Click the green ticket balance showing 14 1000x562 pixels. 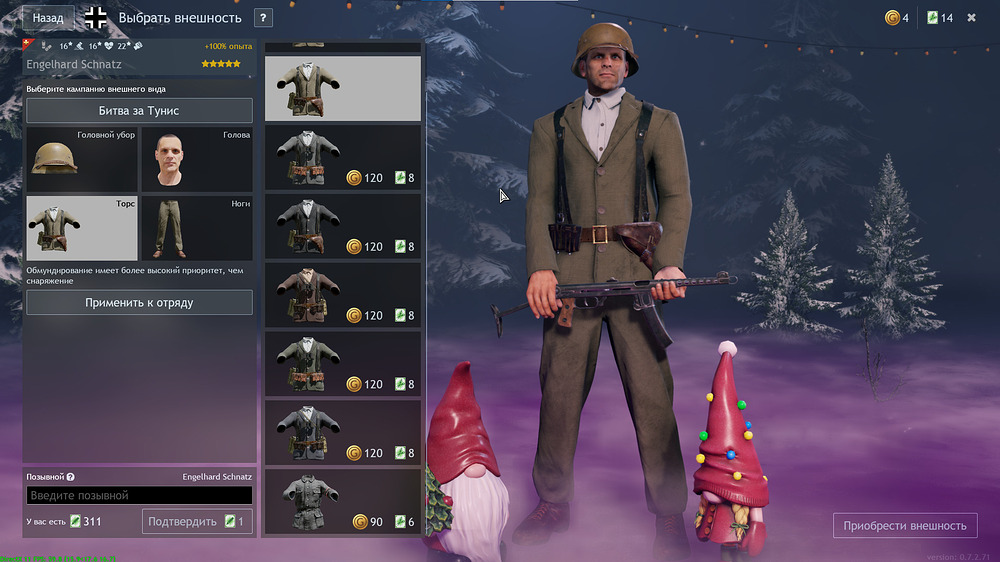pos(940,18)
